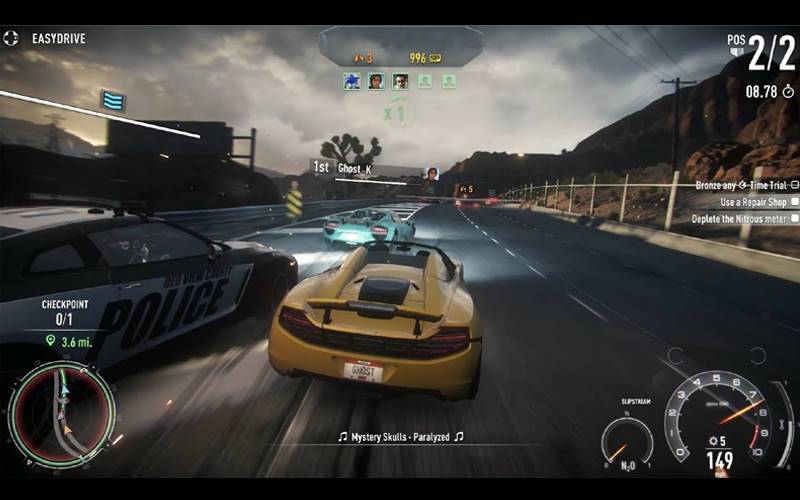
Task: Click the checkpoint distance pin icon
Action: click(x=50, y=341)
